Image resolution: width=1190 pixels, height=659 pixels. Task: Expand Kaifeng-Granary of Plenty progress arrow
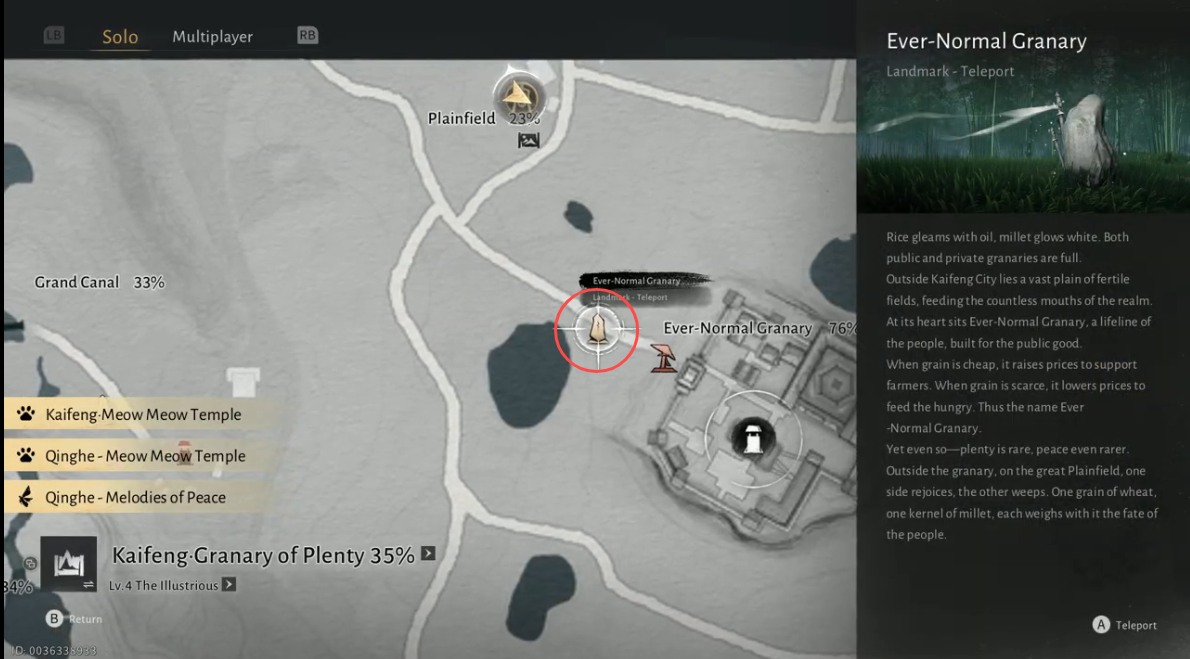[428, 553]
